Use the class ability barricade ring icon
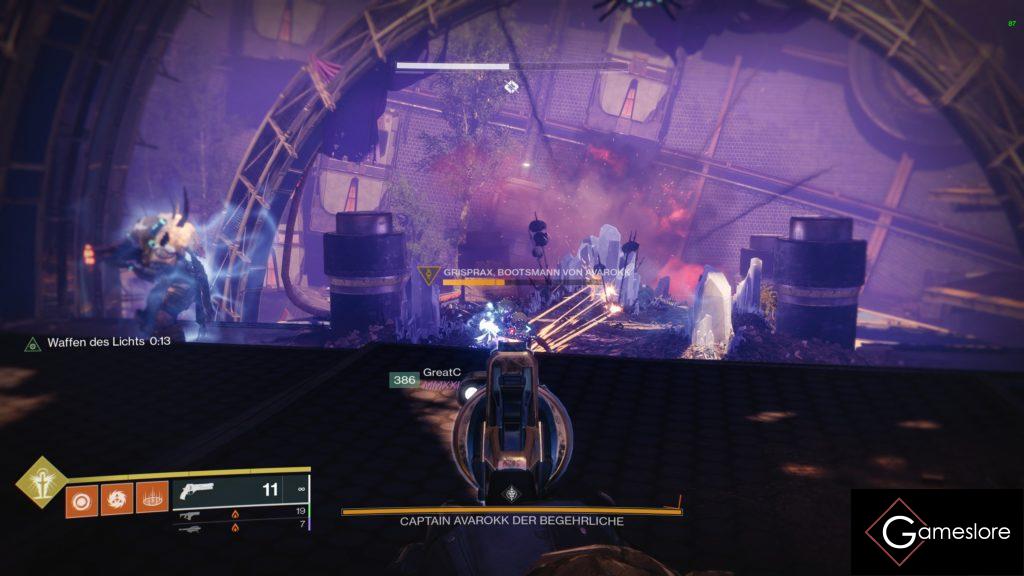 [151, 497]
